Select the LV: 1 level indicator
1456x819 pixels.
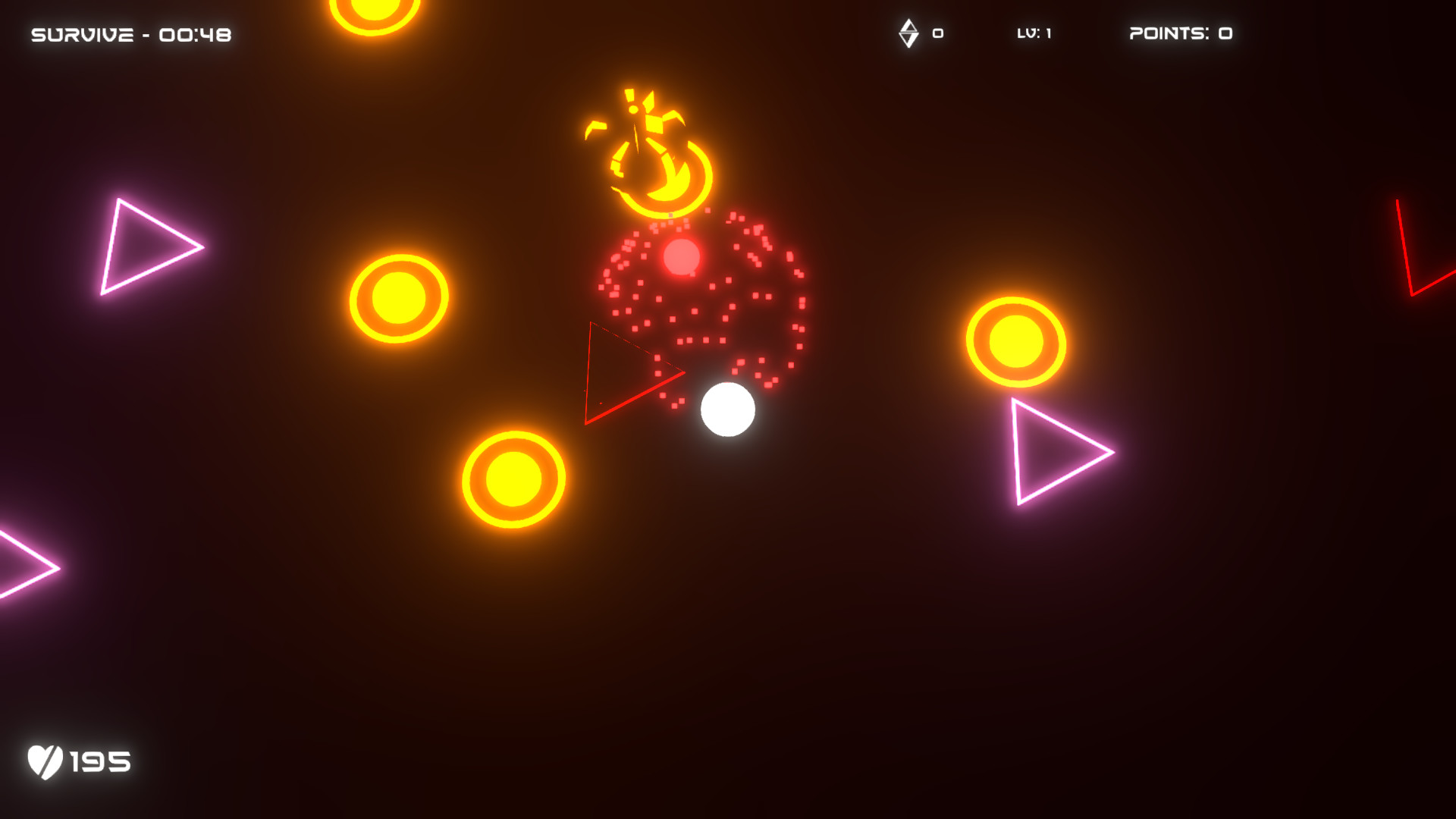[1036, 33]
